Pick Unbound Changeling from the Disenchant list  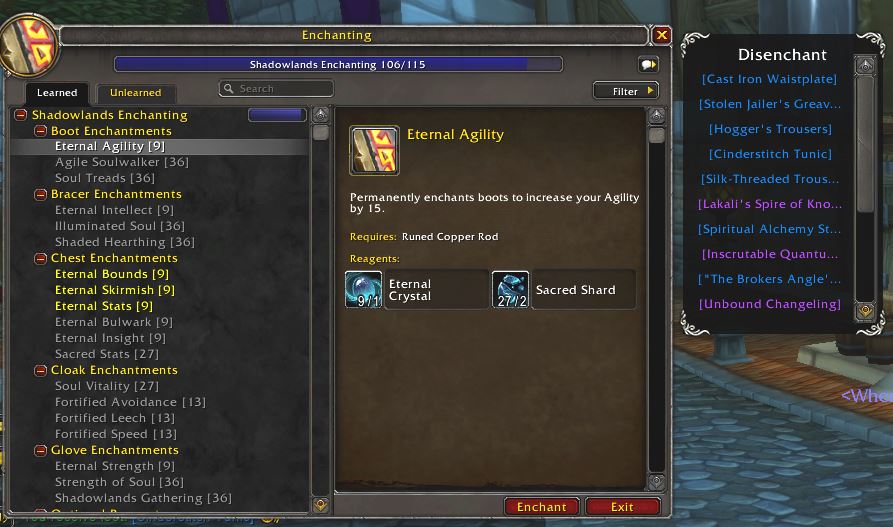click(770, 304)
